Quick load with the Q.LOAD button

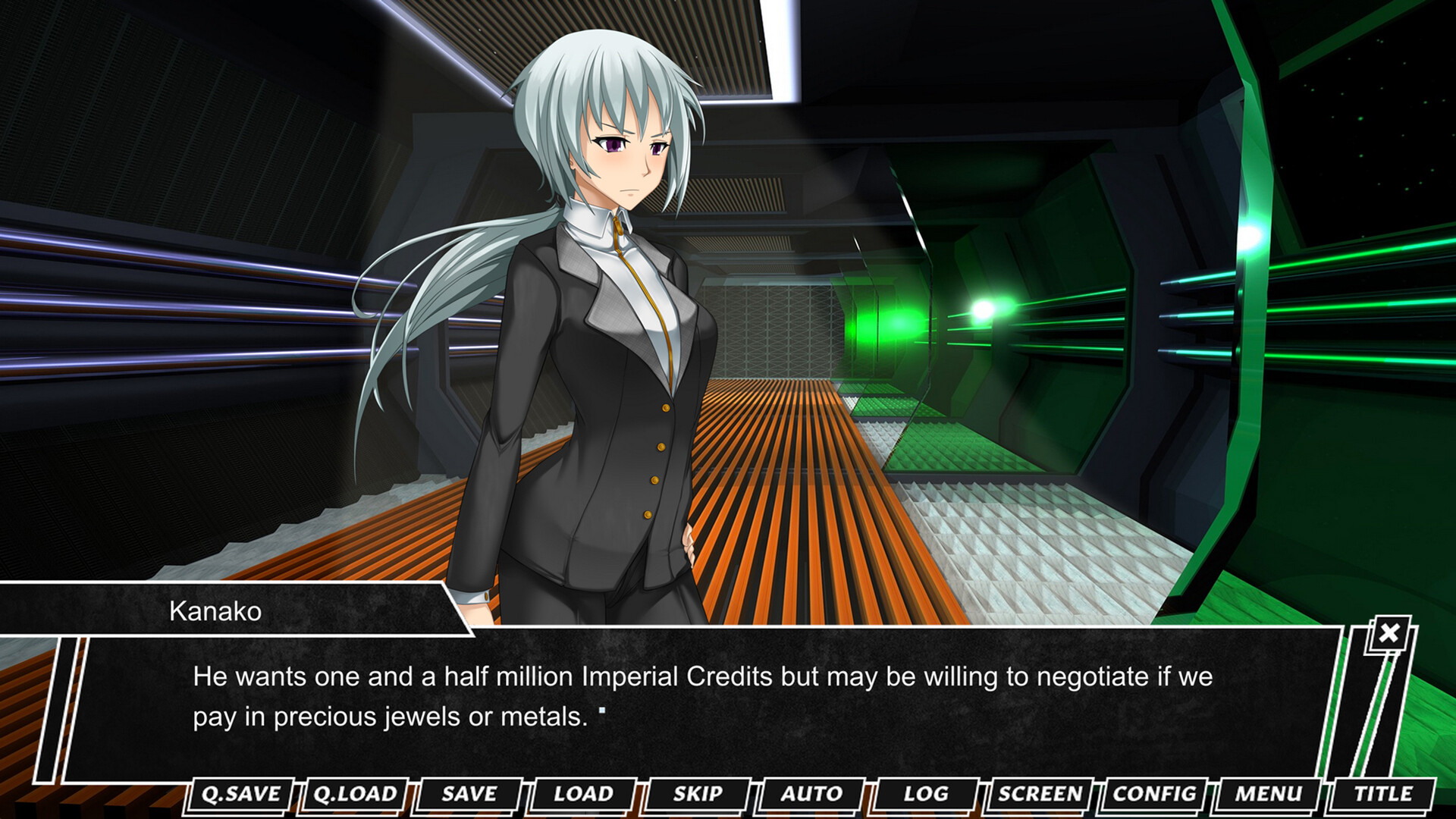[355, 794]
